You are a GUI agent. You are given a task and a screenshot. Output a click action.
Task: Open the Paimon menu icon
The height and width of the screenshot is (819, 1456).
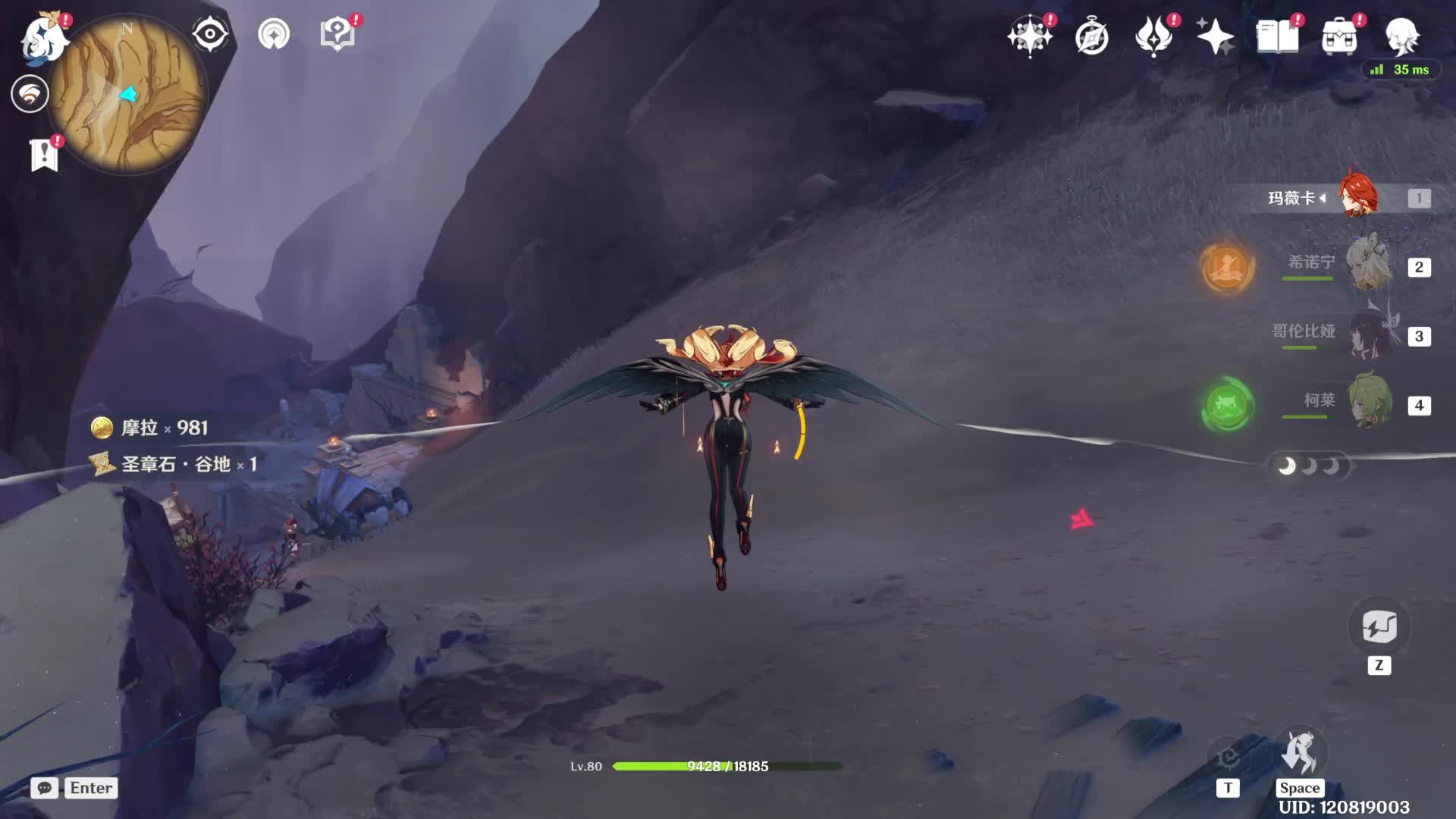[x=44, y=36]
